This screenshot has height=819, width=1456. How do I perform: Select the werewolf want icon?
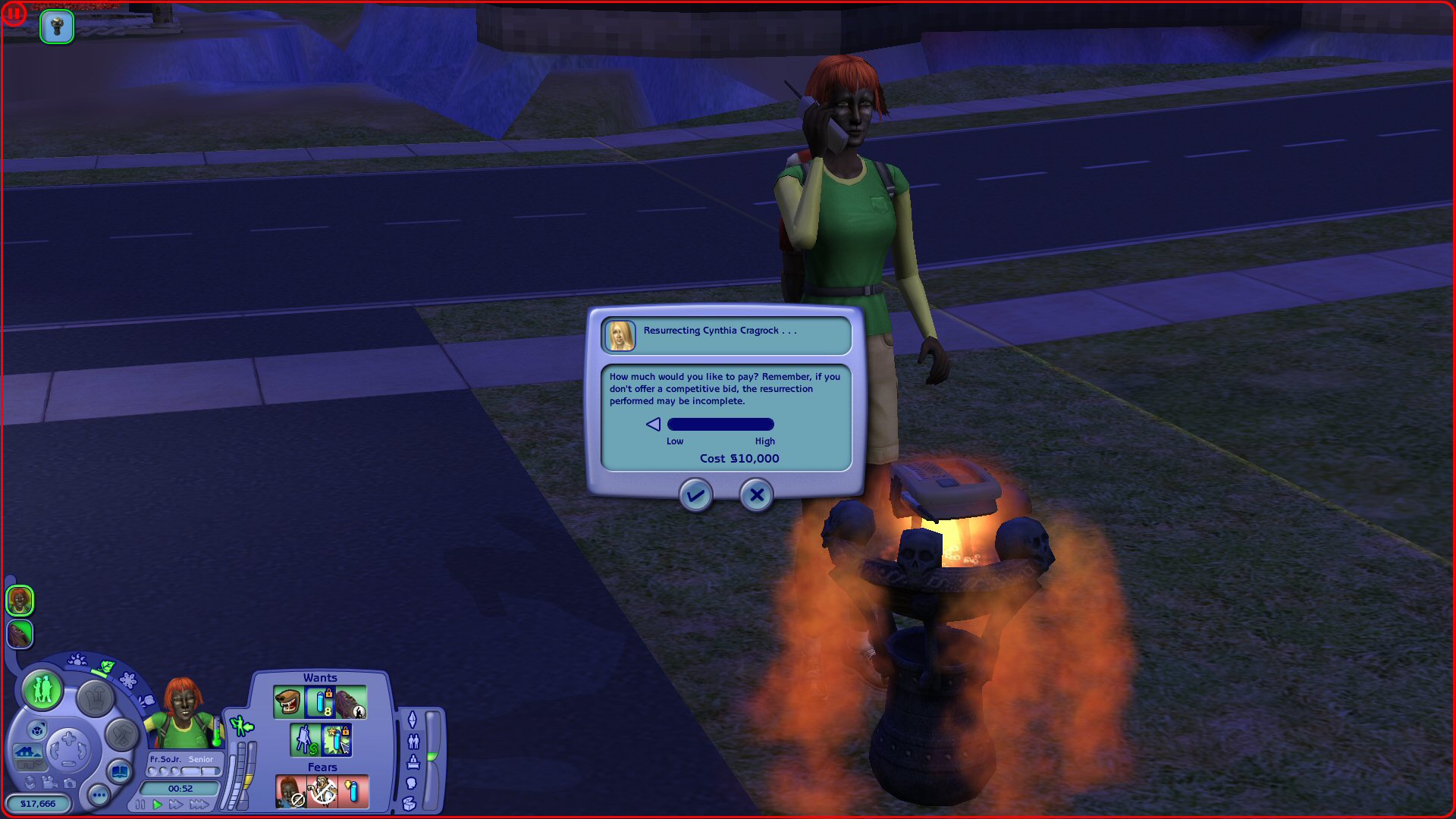pos(289,701)
